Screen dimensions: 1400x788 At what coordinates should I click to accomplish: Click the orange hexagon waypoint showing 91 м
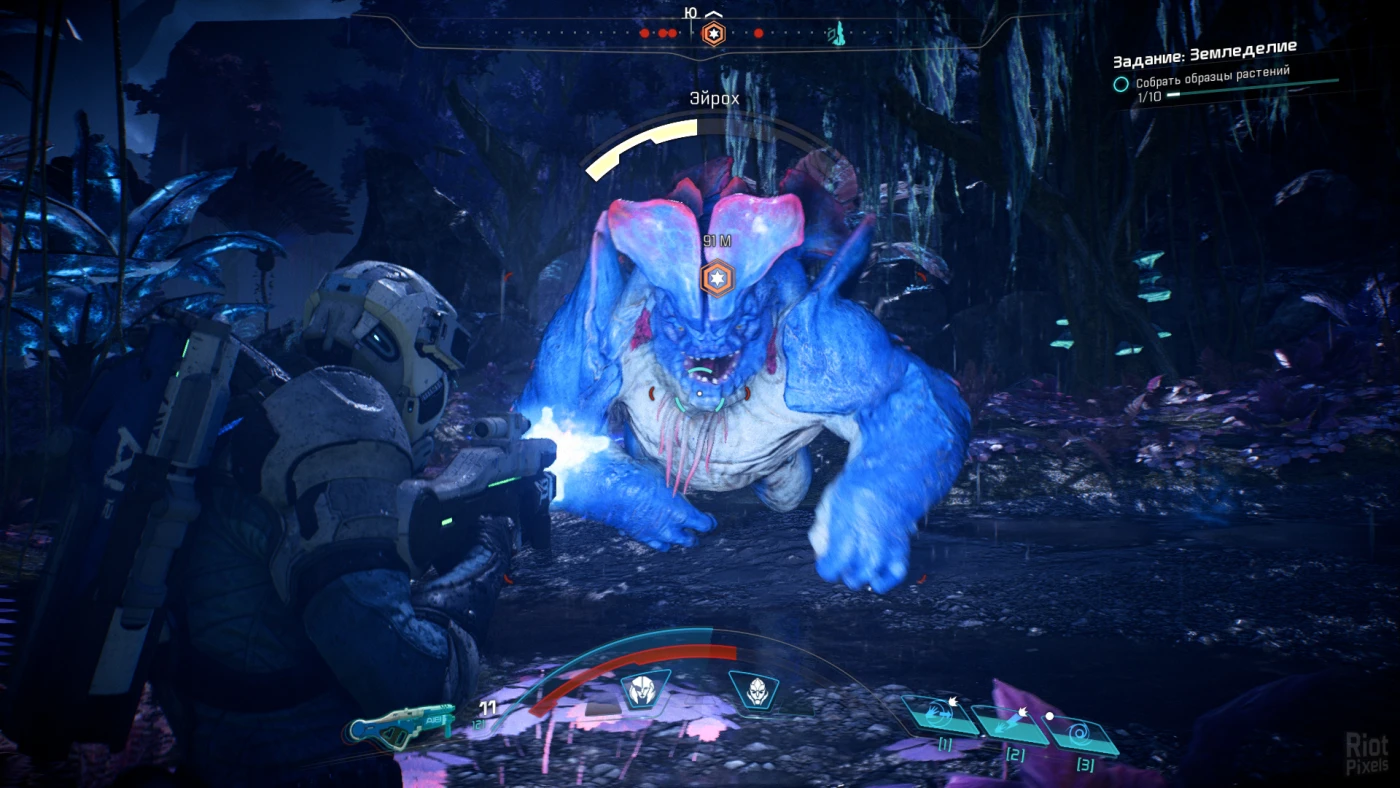point(717,277)
